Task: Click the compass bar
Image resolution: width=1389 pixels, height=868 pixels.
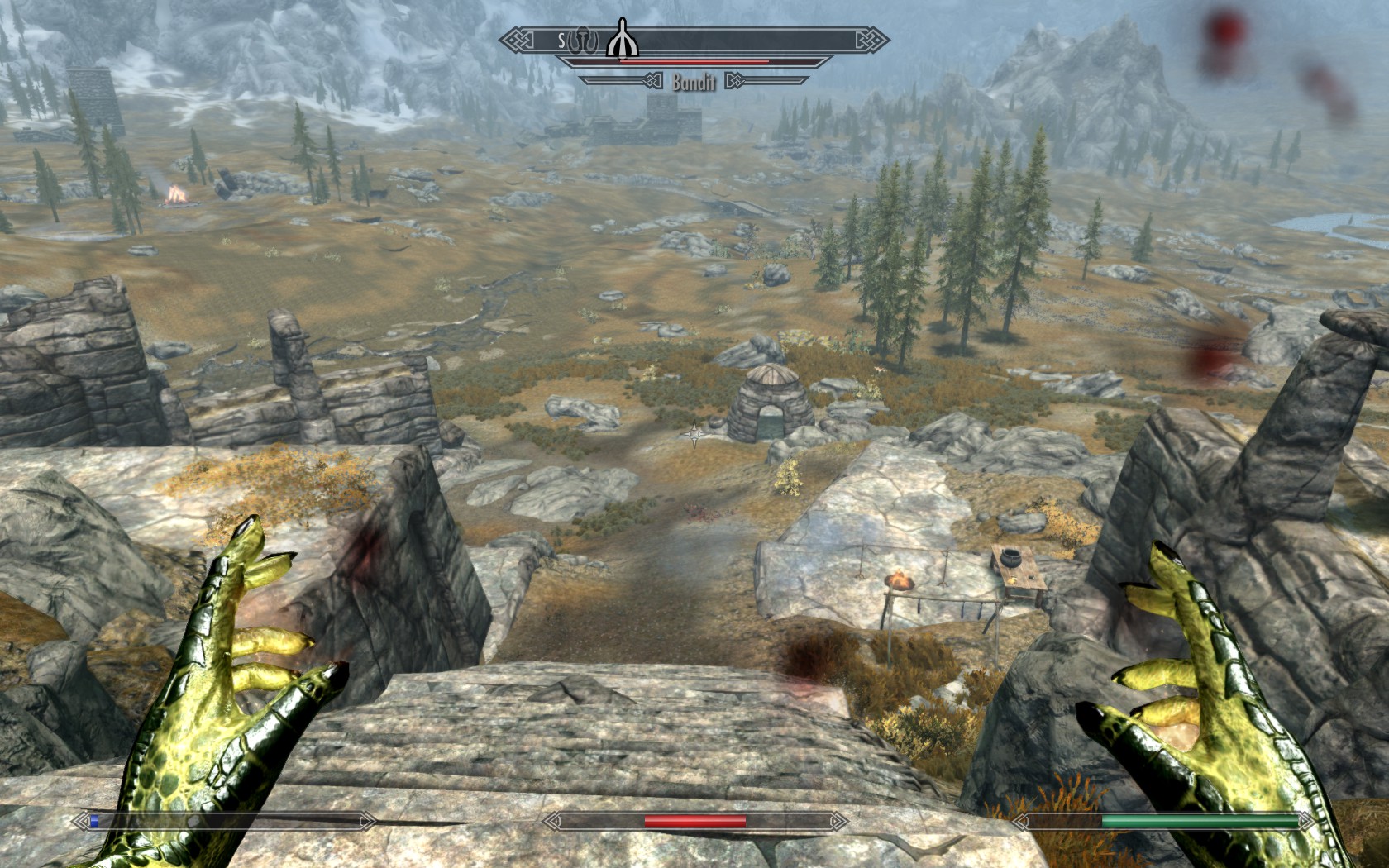Action: [x=744, y=39]
